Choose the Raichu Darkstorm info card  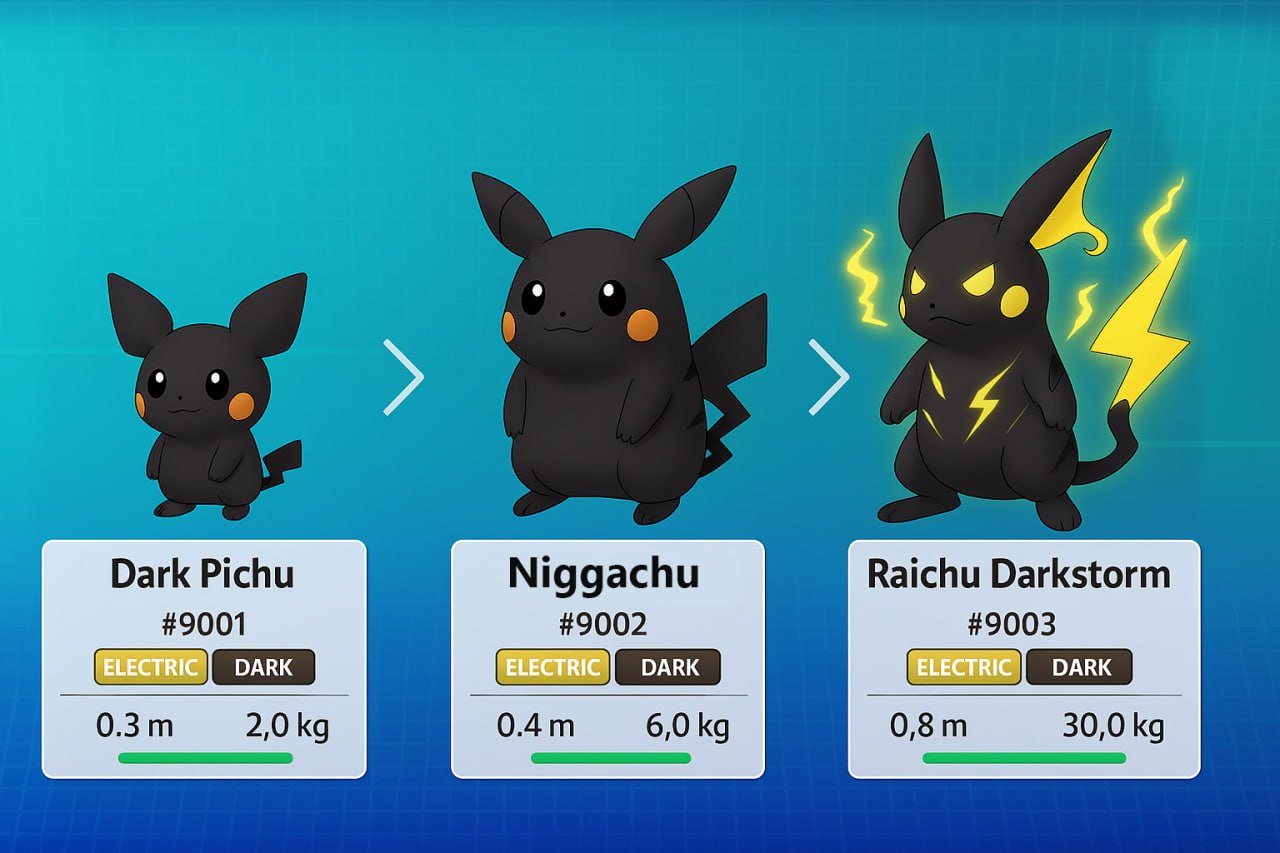click(1023, 659)
